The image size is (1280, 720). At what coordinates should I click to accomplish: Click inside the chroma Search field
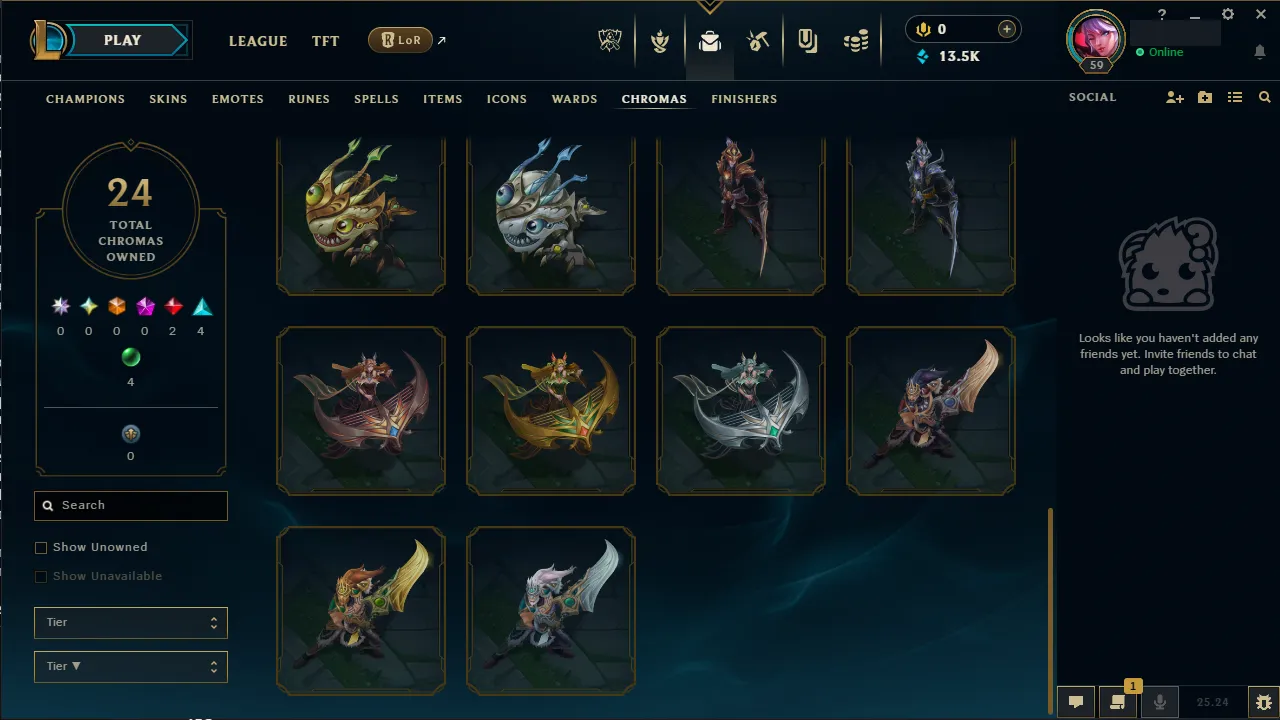[130, 505]
